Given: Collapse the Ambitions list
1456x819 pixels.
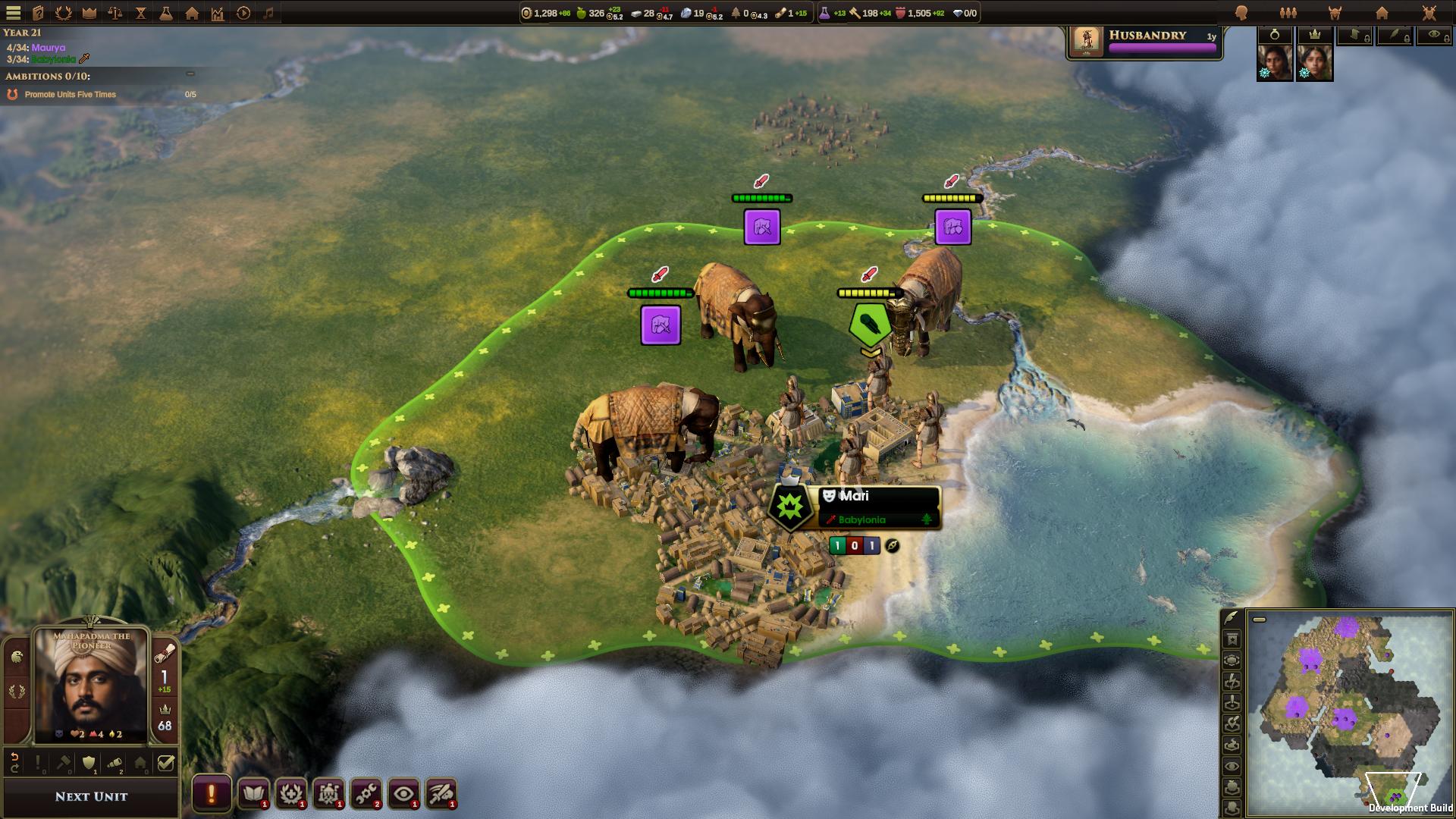Looking at the screenshot, I should tap(190, 74).
